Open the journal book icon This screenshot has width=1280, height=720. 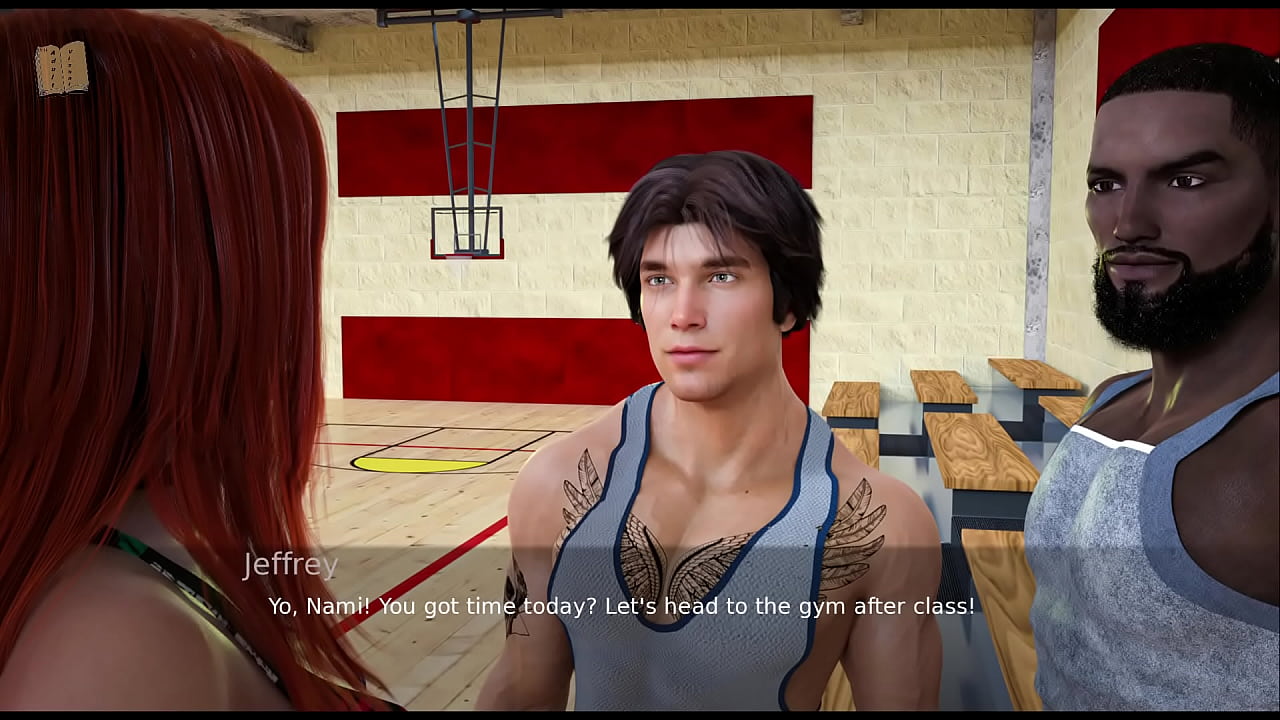click(x=62, y=69)
